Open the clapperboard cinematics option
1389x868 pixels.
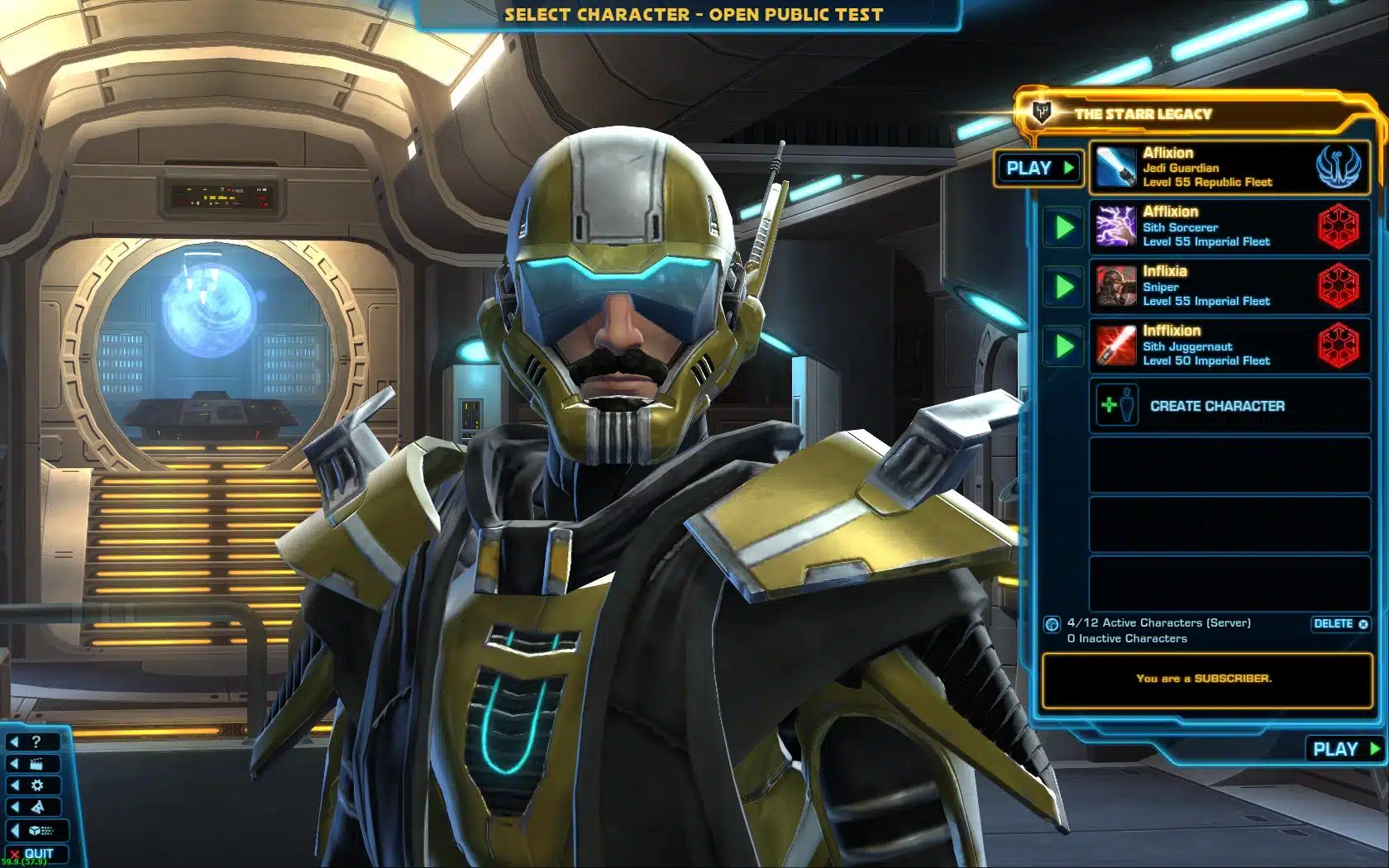33,764
